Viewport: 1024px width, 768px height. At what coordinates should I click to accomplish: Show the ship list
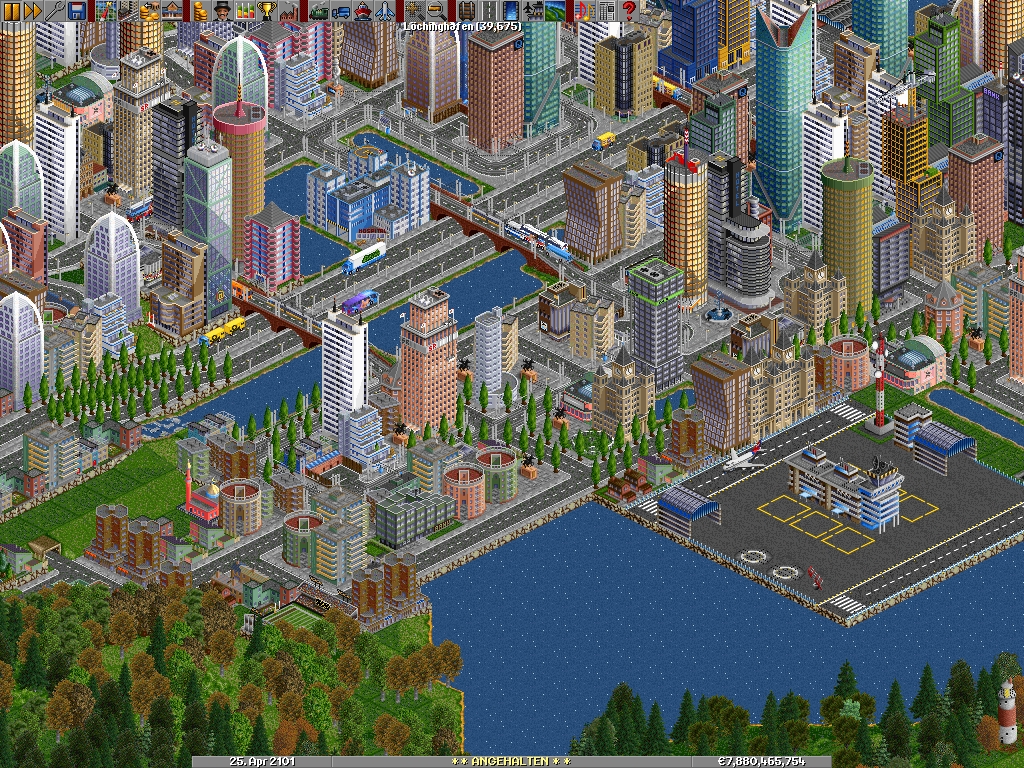[x=363, y=11]
